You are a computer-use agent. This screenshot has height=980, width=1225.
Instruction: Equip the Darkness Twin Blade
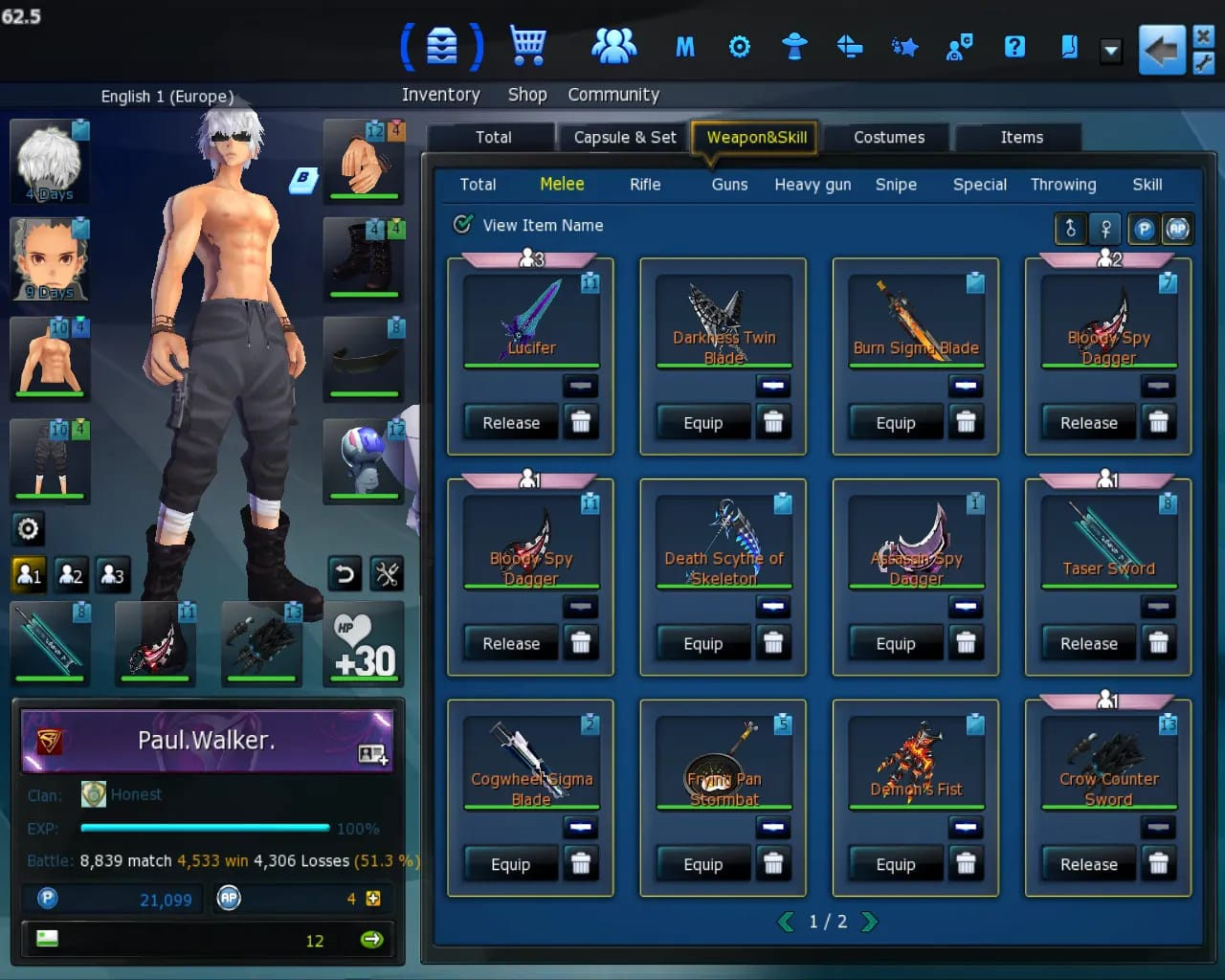[x=702, y=423]
